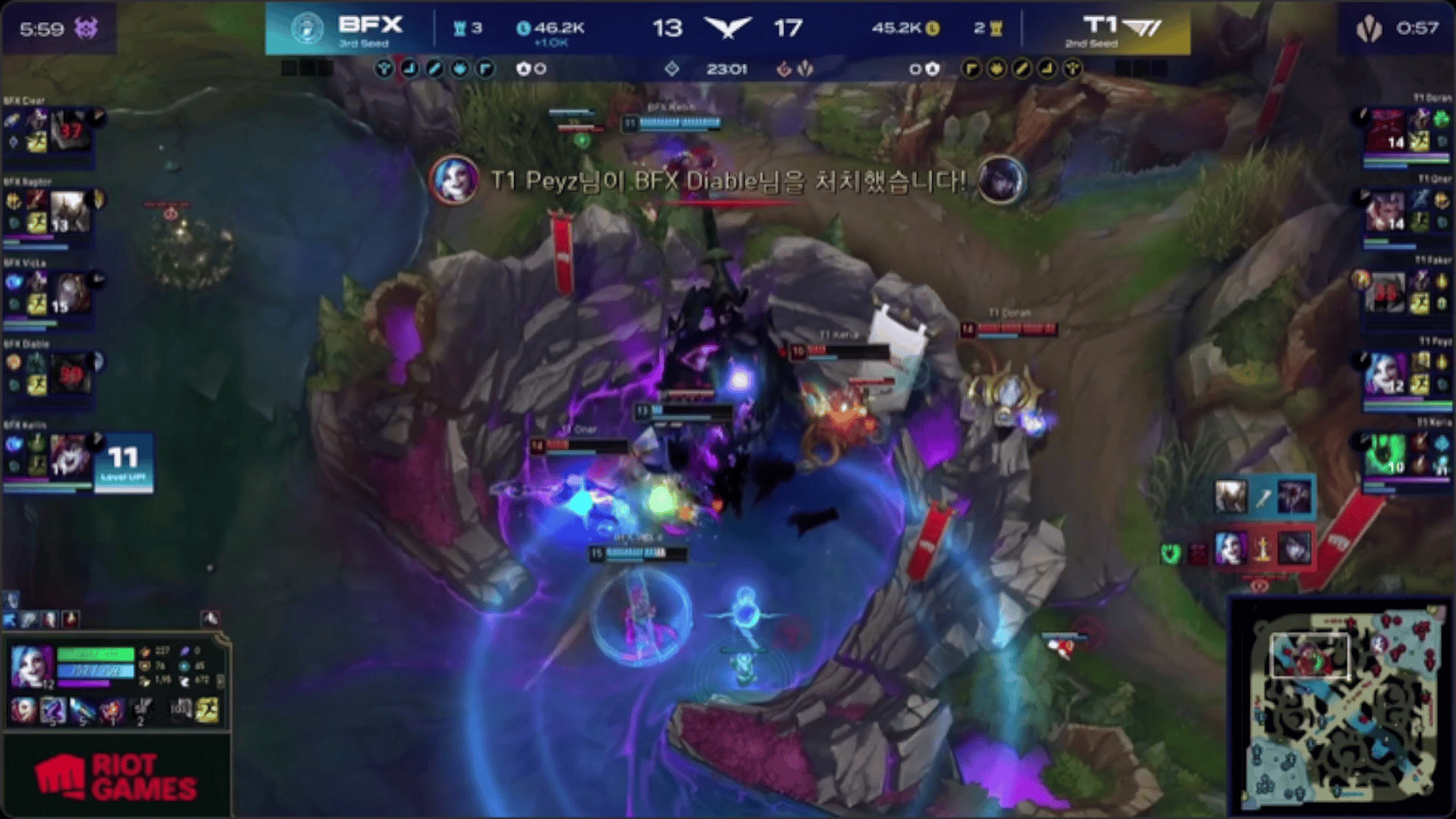
Task: Select T1 Keria's champion portrait
Action: tap(1385, 454)
